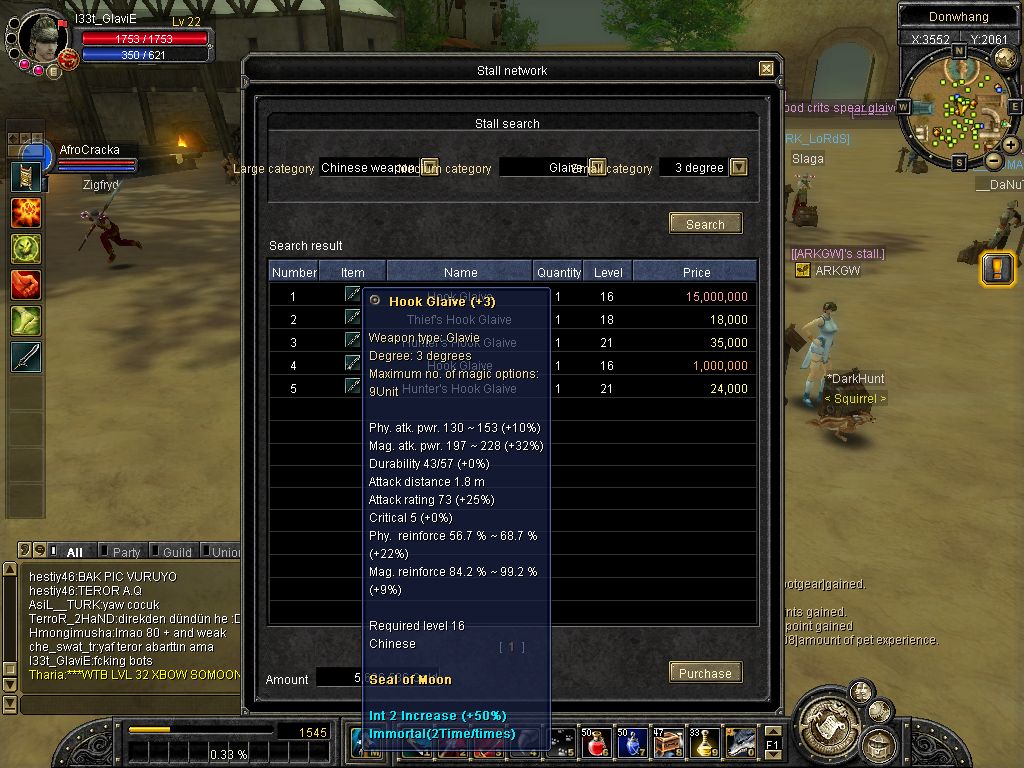Close the Stall network window

pos(766,69)
